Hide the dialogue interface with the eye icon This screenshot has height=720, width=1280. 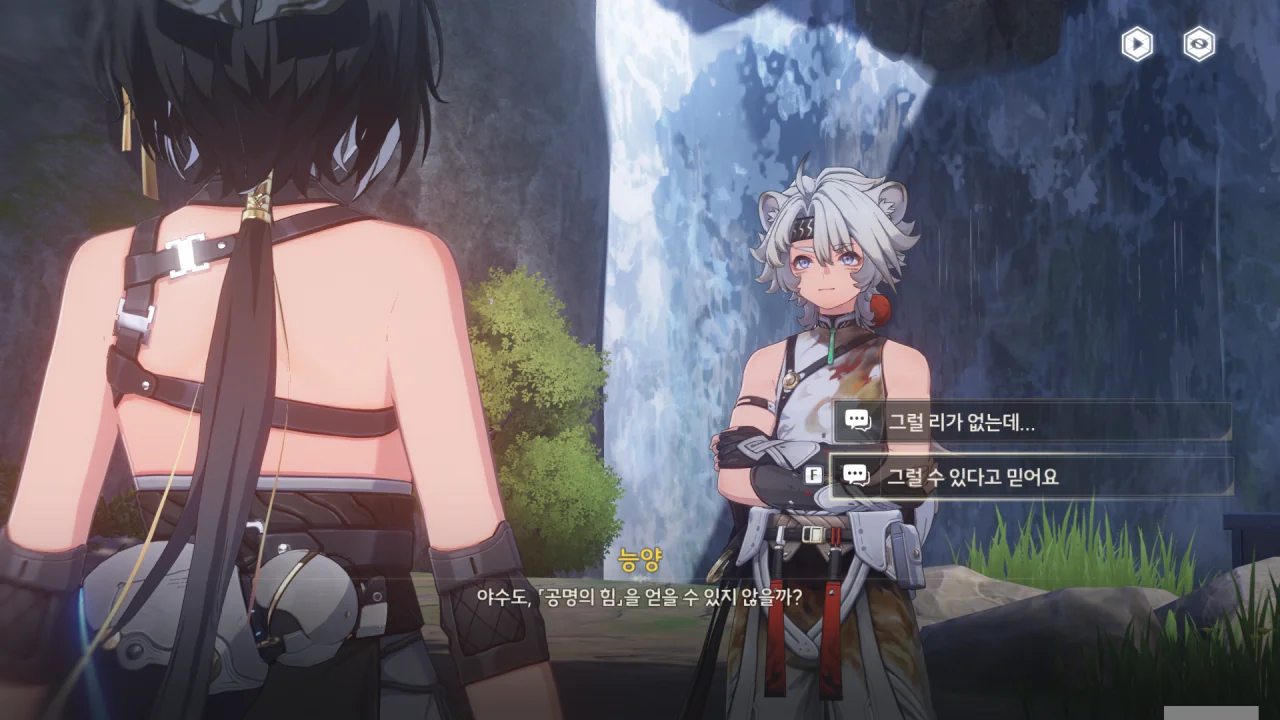point(1198,44)
